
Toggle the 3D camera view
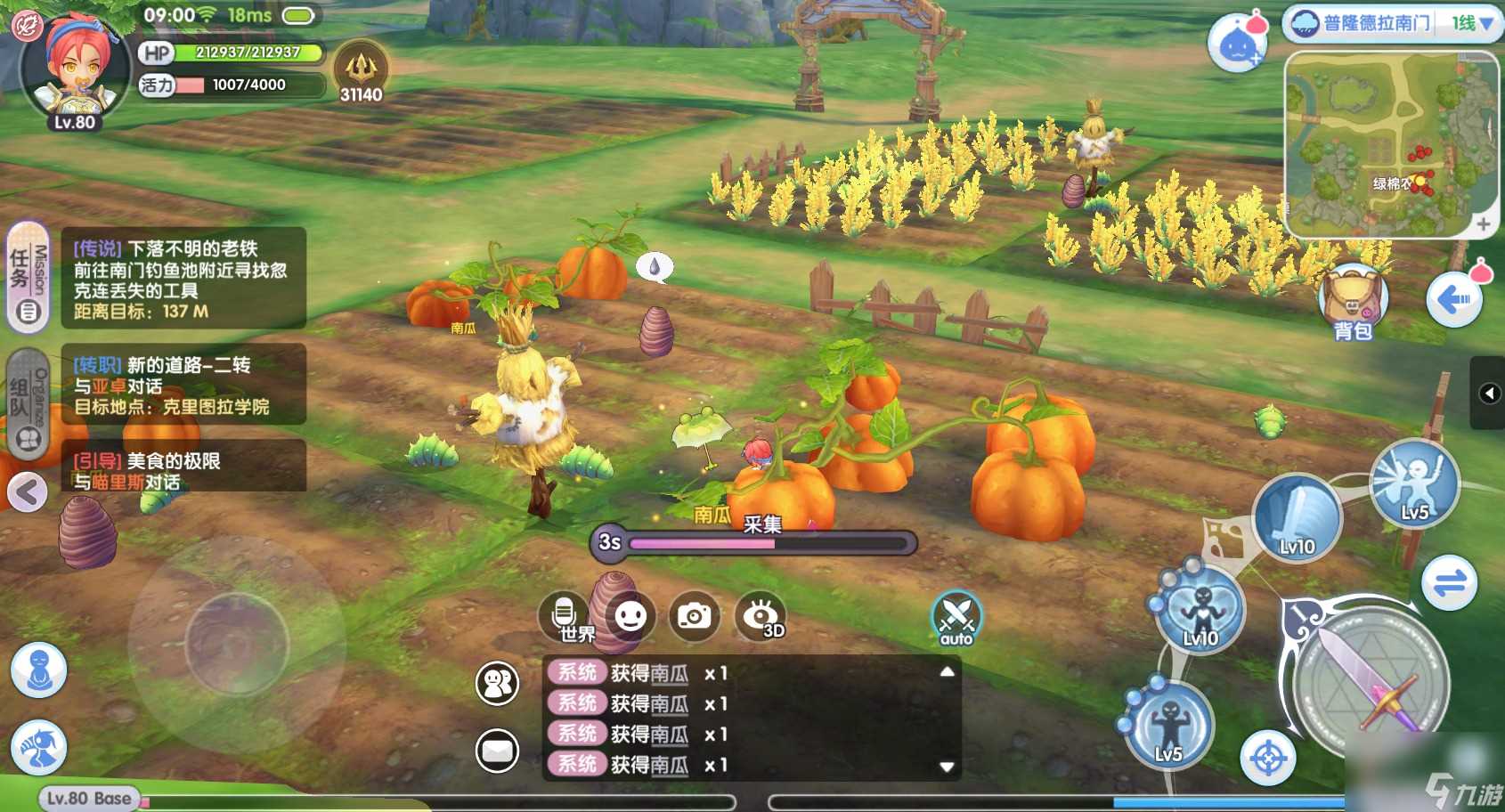point(761,616)
